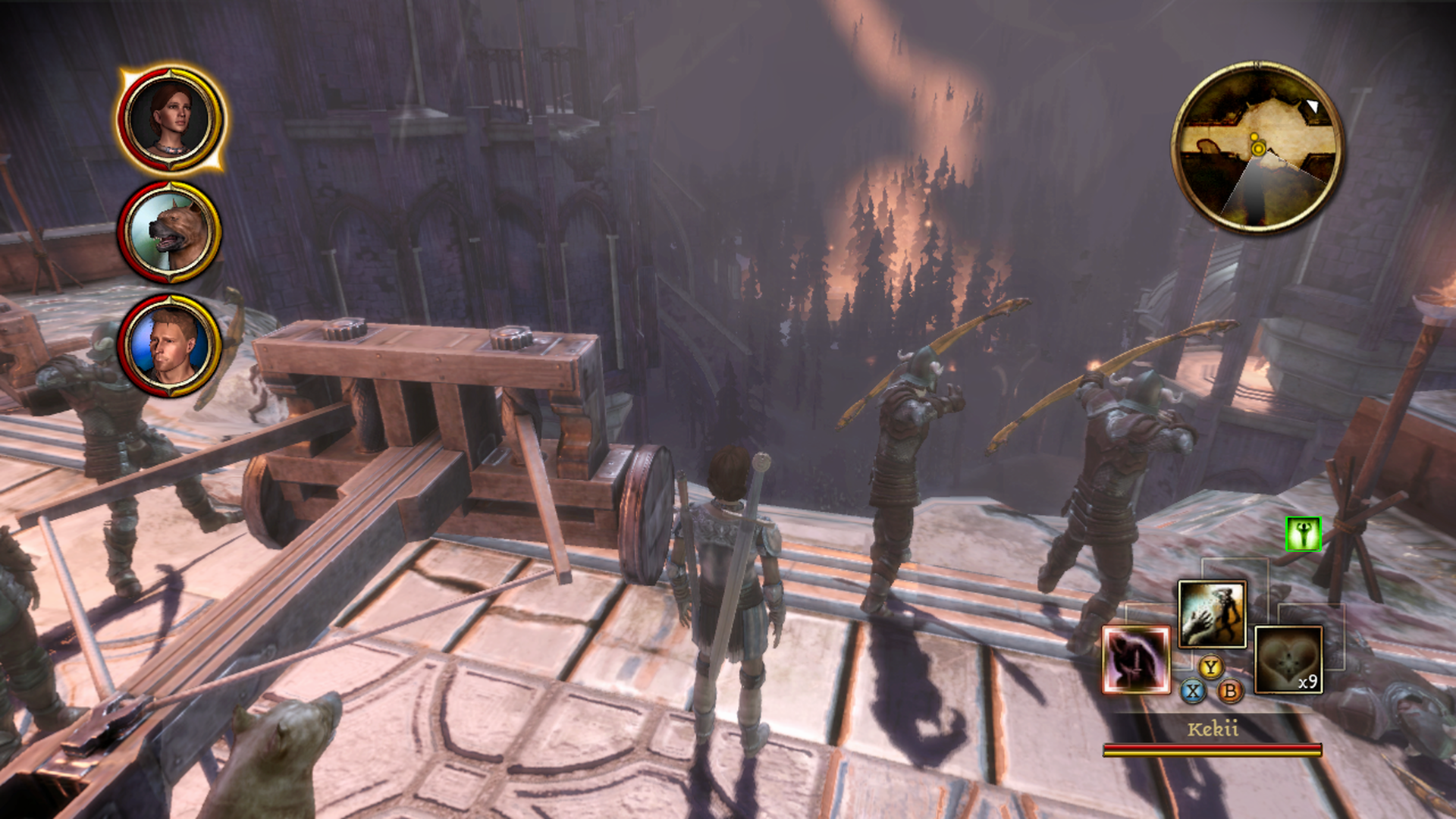The image size is (1456, 819).
Task: Open the circular minimap
Action: (1257, 147)
